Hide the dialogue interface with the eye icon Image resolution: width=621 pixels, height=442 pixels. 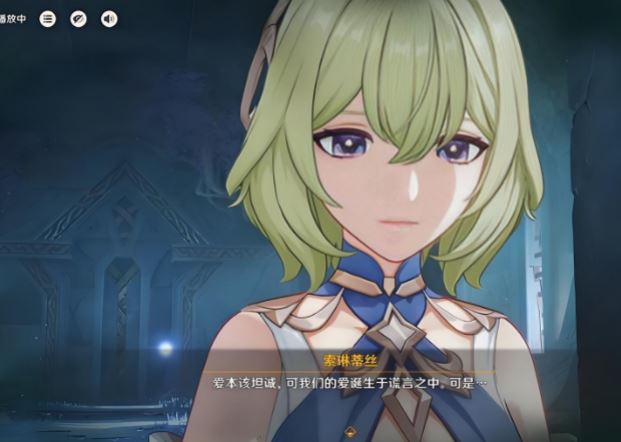(78, 18)
